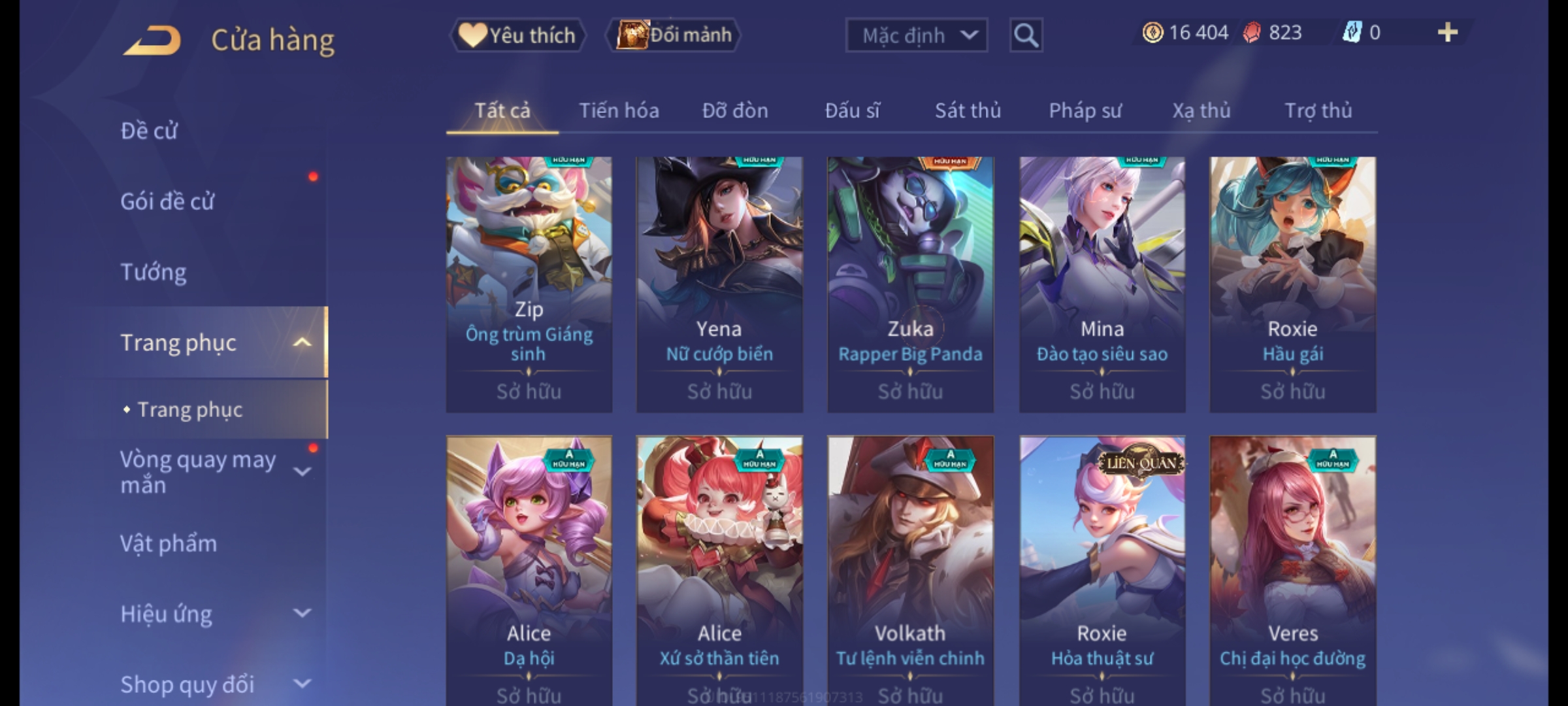Show the Pháp sư skins tab
Image resolution: width=1568 pixels, height=706 pixels.
(x=1085, y=110)
